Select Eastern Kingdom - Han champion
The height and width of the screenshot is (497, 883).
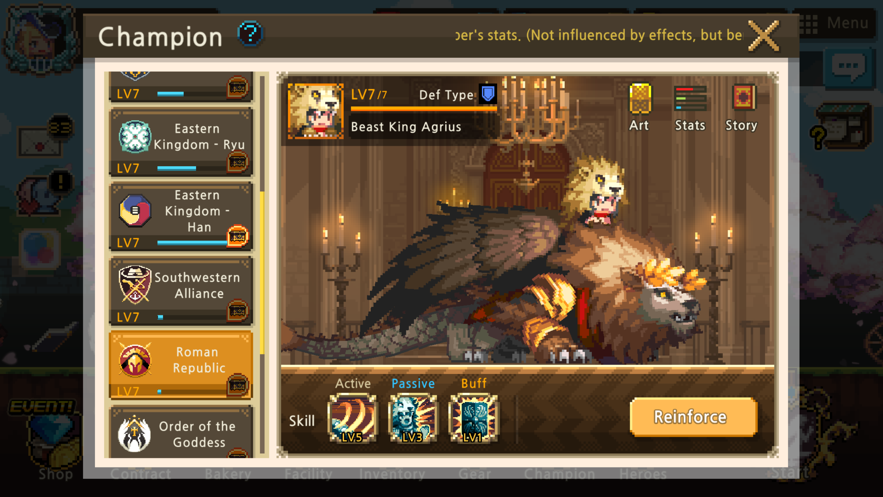tap(180, 216)
